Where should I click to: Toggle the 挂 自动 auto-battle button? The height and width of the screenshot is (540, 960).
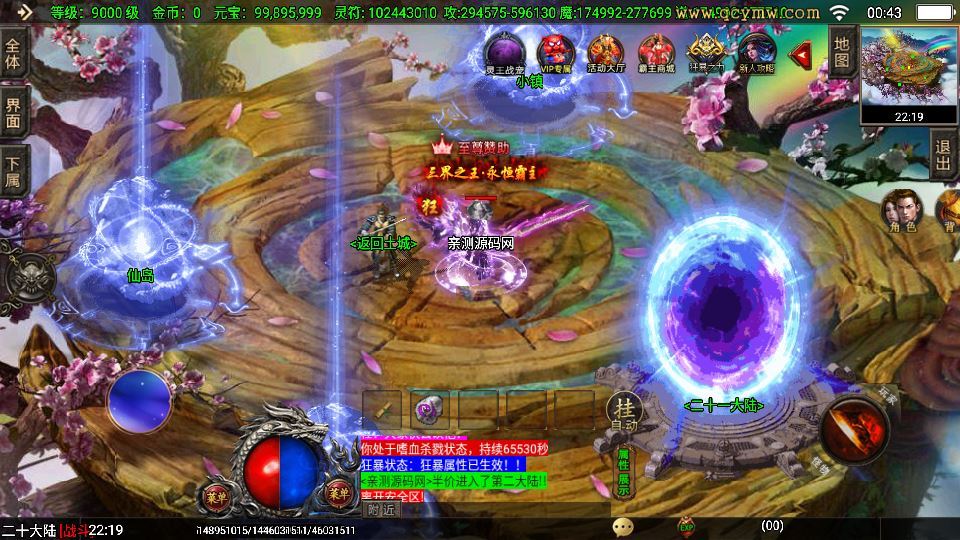[623, 412]
